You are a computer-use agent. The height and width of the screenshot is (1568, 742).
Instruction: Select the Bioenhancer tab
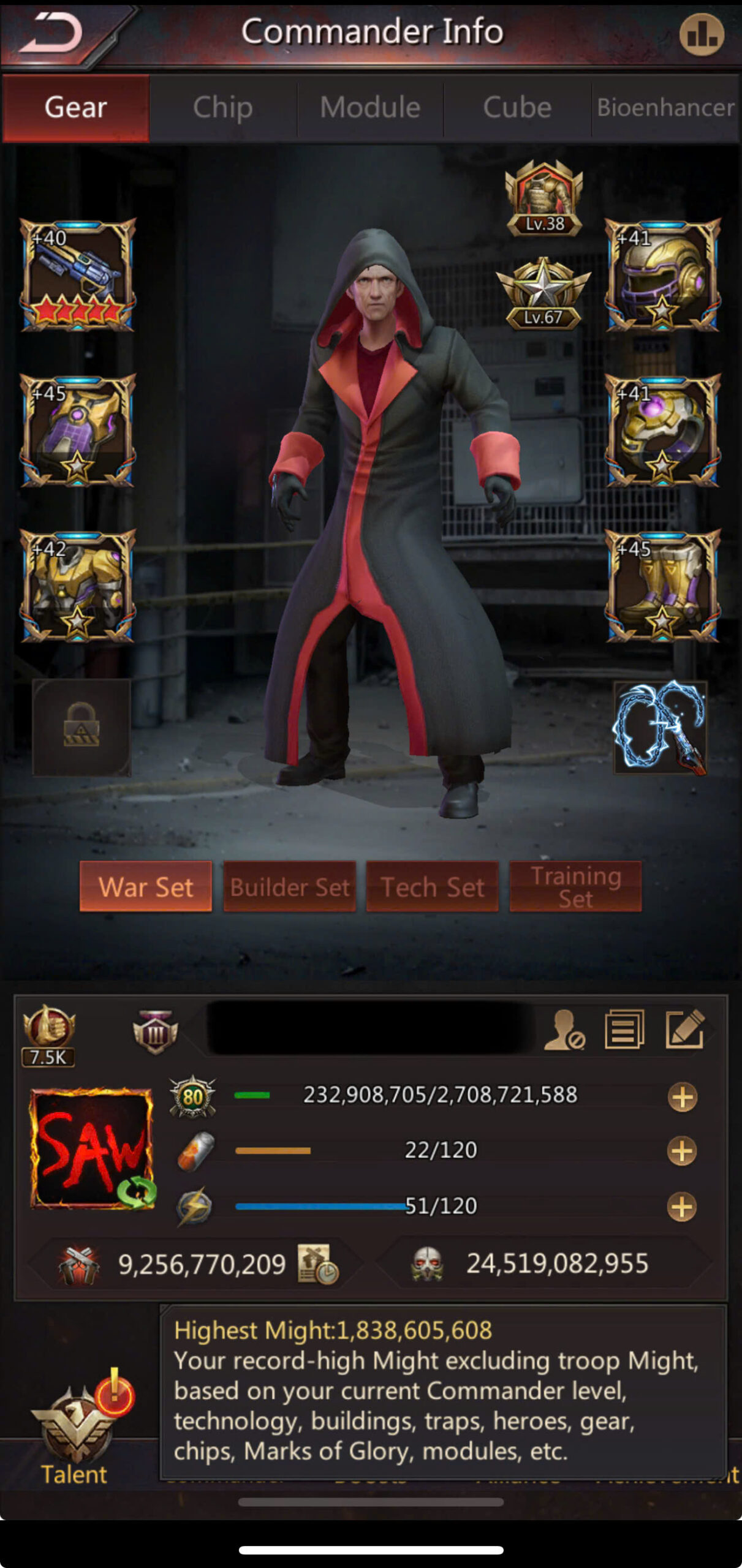tap(665, 108)
